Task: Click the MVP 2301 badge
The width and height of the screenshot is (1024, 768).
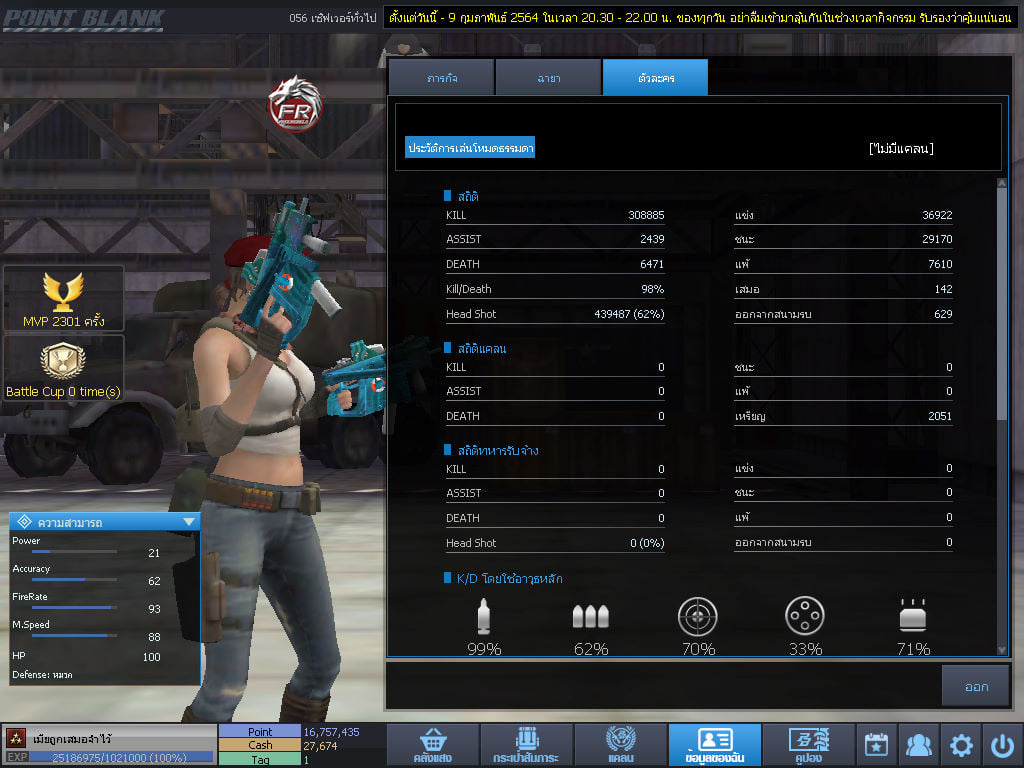Action: pyautogui.click(x=64, y=298)
